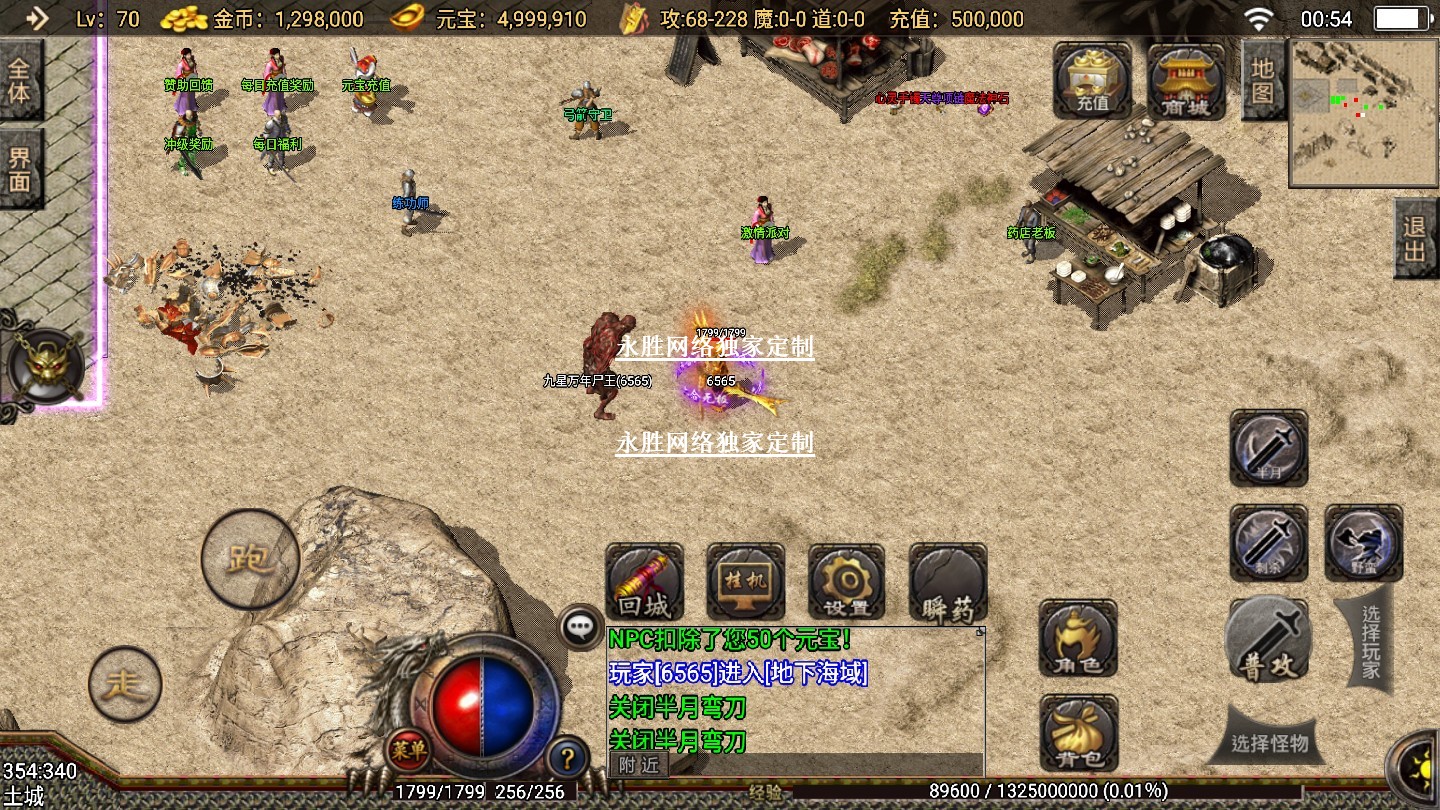The width and height of the screenshot is (1440, 810).
Task: Toggle 挂机 auto-battle
Action: click(745, 582)
